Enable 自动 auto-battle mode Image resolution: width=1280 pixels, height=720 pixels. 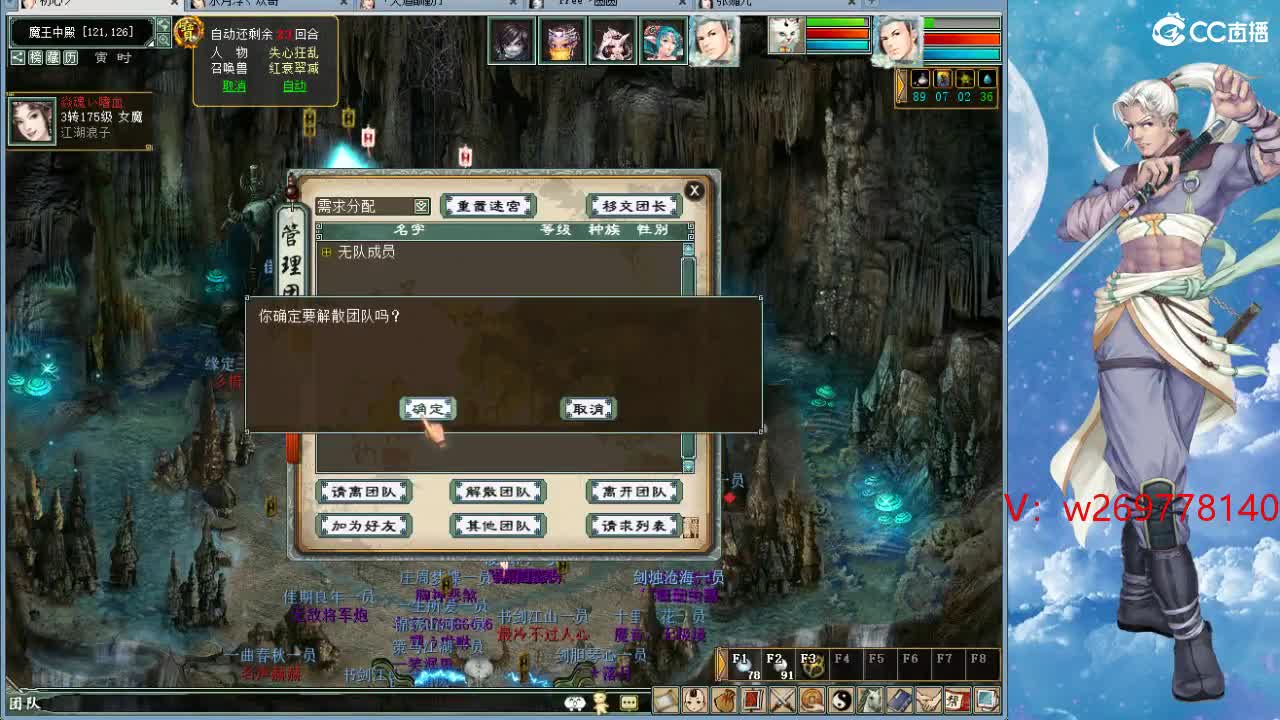297,86
